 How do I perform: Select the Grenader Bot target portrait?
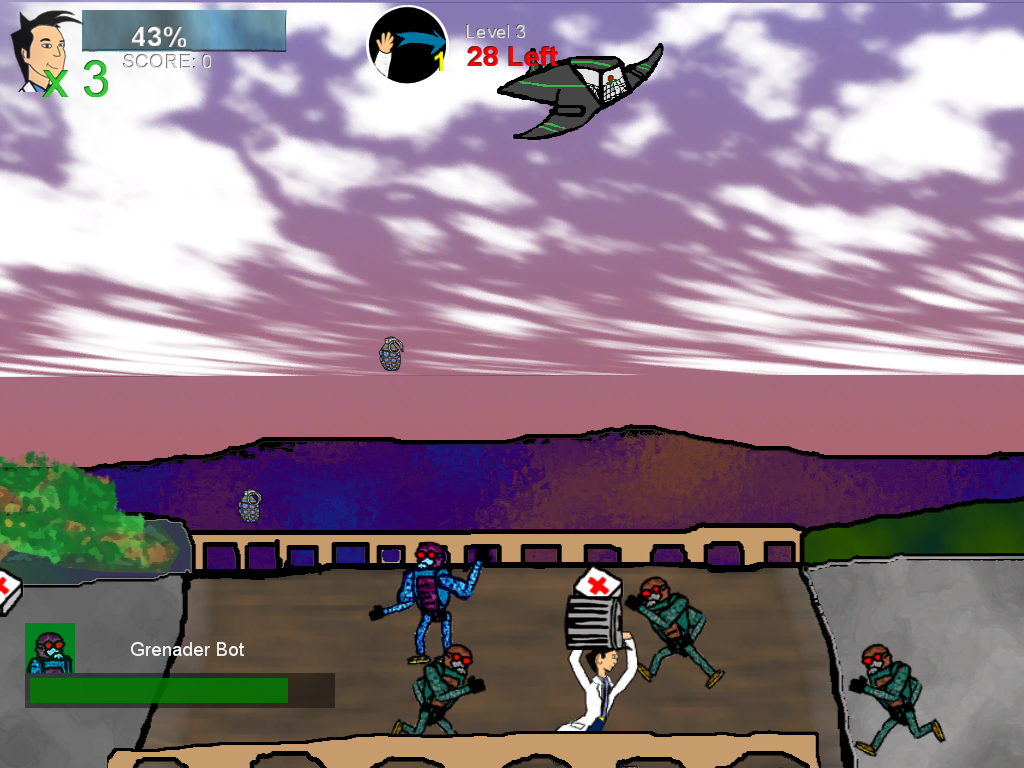50,648
